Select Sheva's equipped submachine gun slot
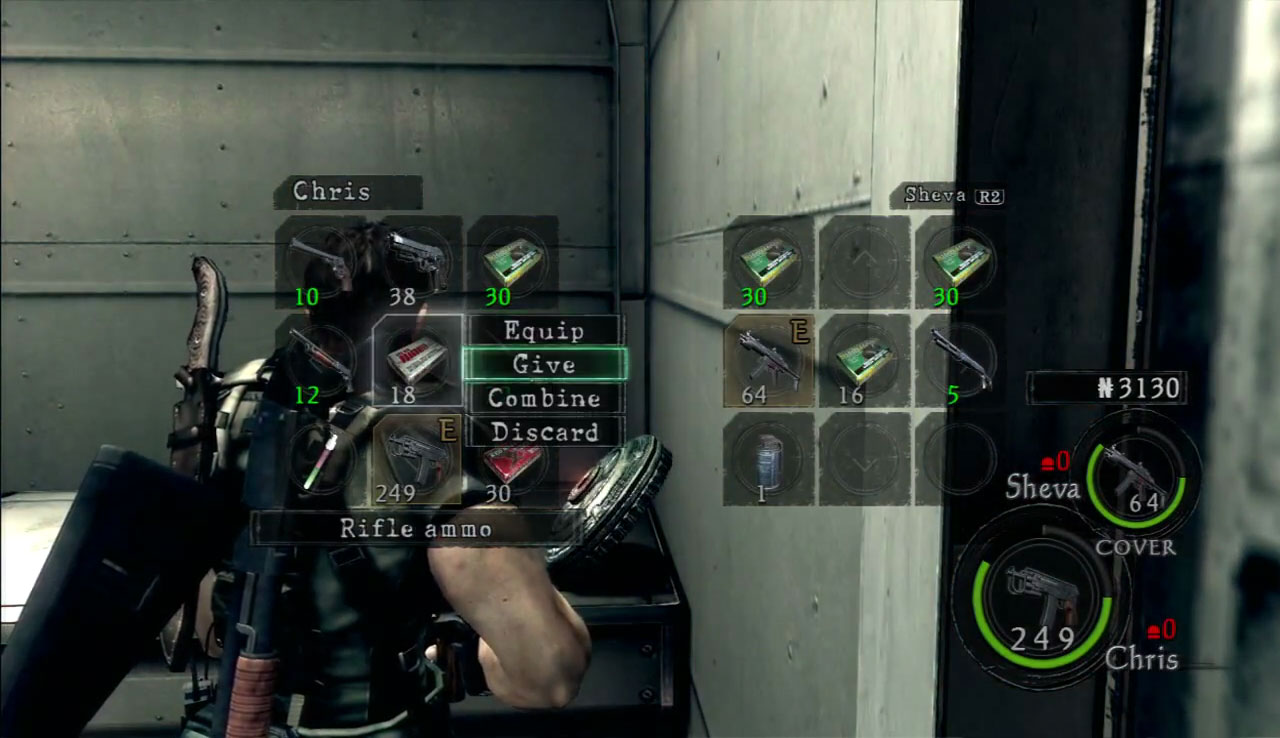 [x=768, y=360]
